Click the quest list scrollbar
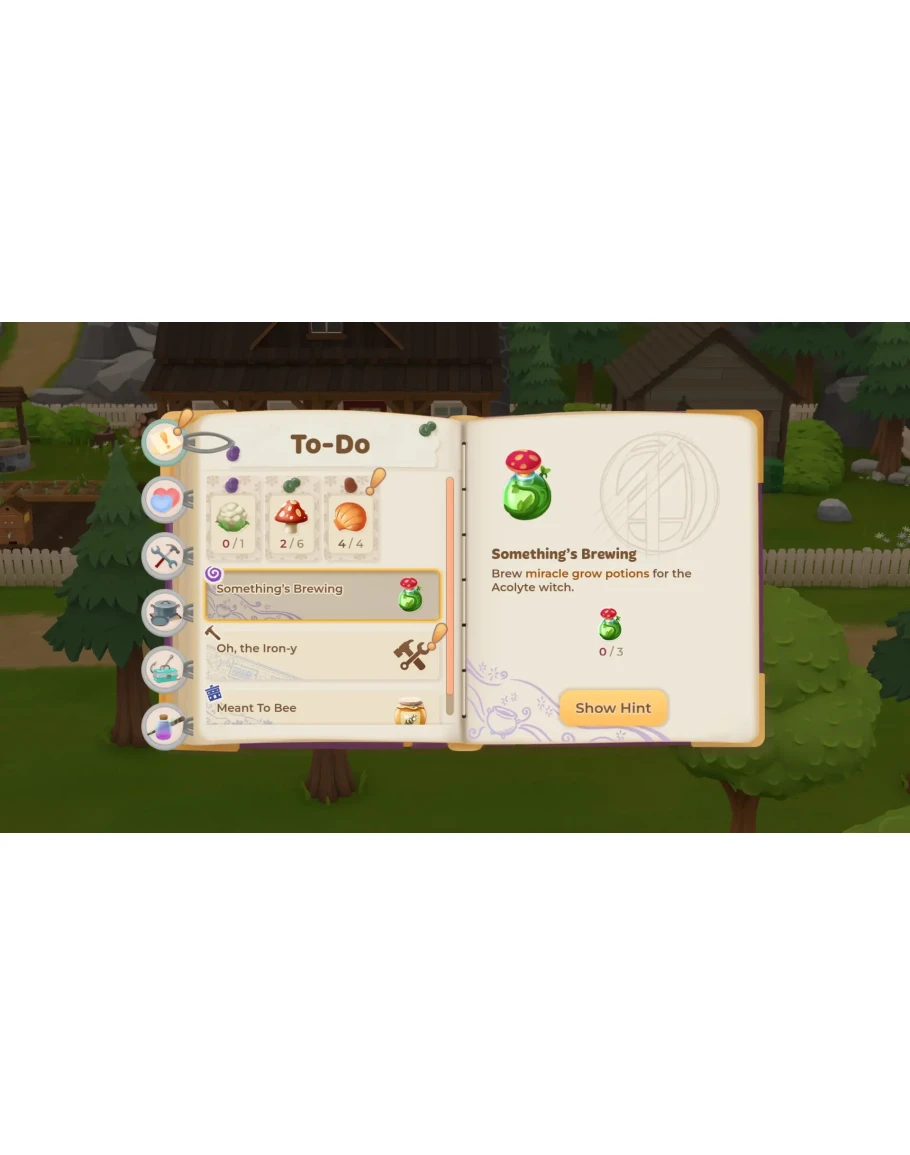Viewport: 910px width, 1155px height. tap(450, 596)
